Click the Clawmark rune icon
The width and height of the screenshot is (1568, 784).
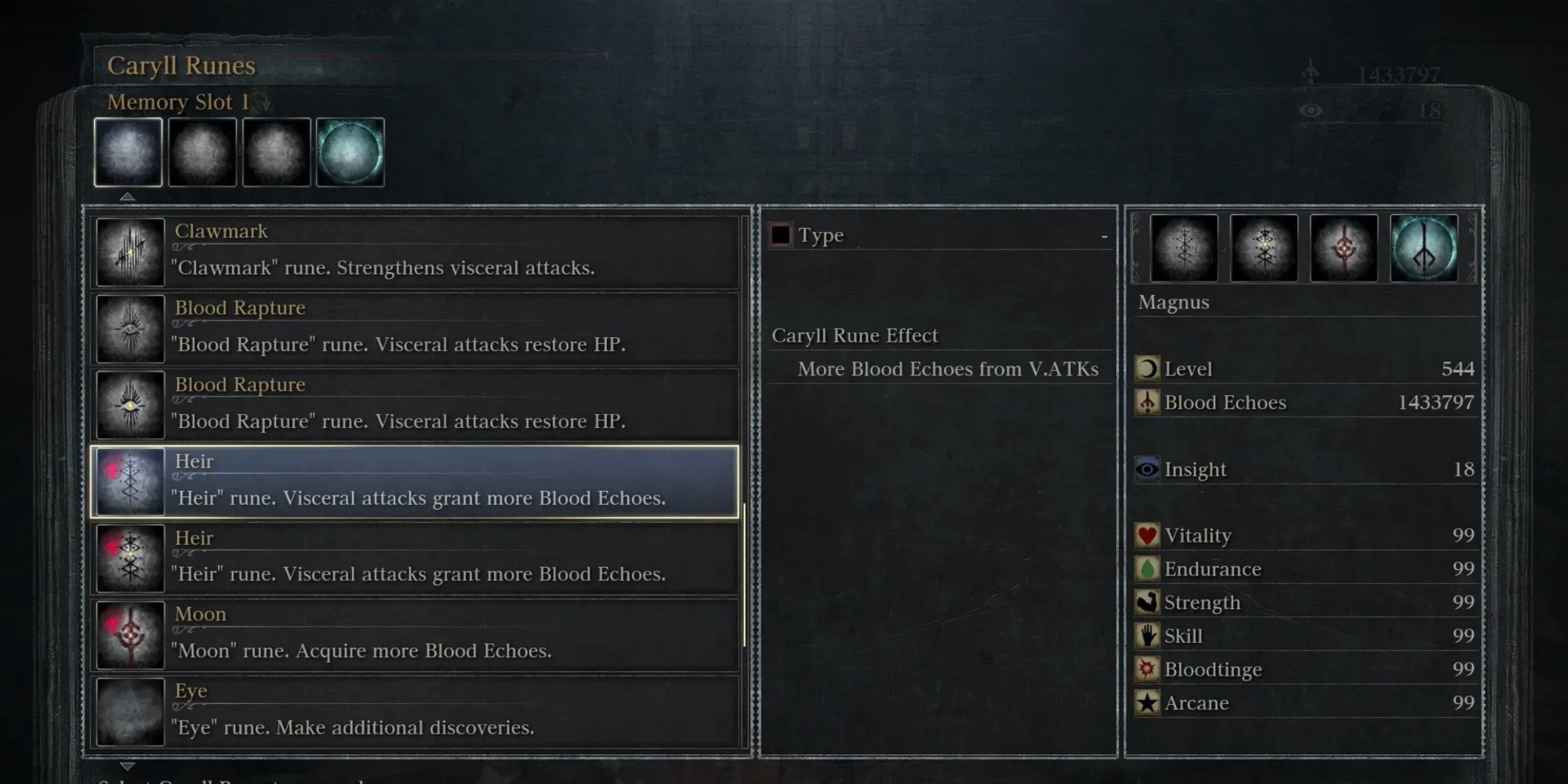(x=129, y=251)
